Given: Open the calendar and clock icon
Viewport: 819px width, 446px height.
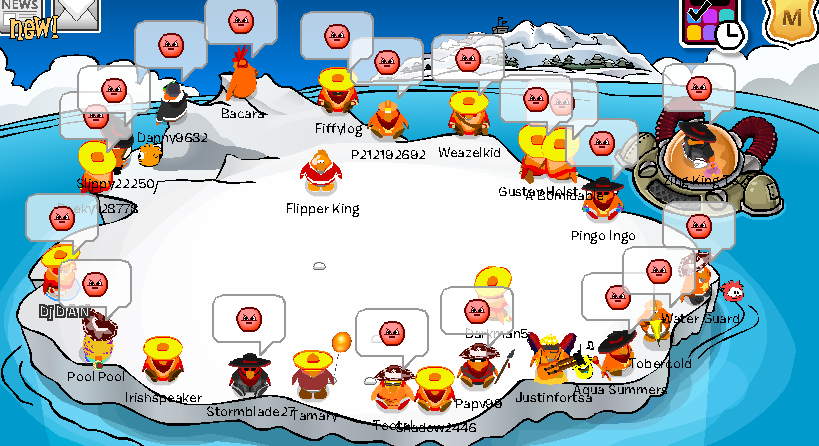Looking at the screenshot, I should click(712, 22).
